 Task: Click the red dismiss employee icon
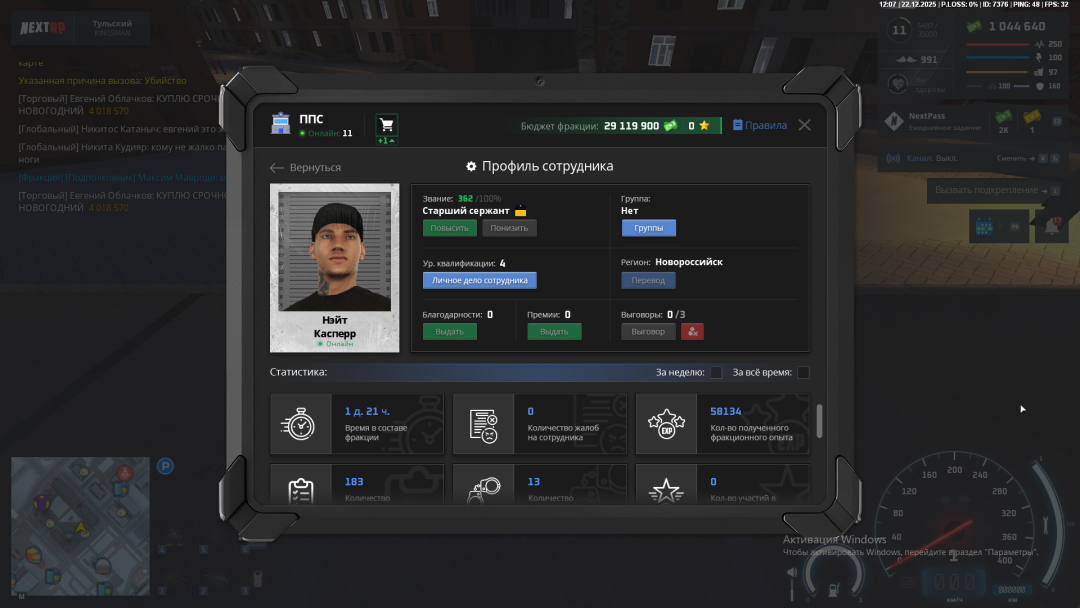pyautogui.click(x=692, y=331)
